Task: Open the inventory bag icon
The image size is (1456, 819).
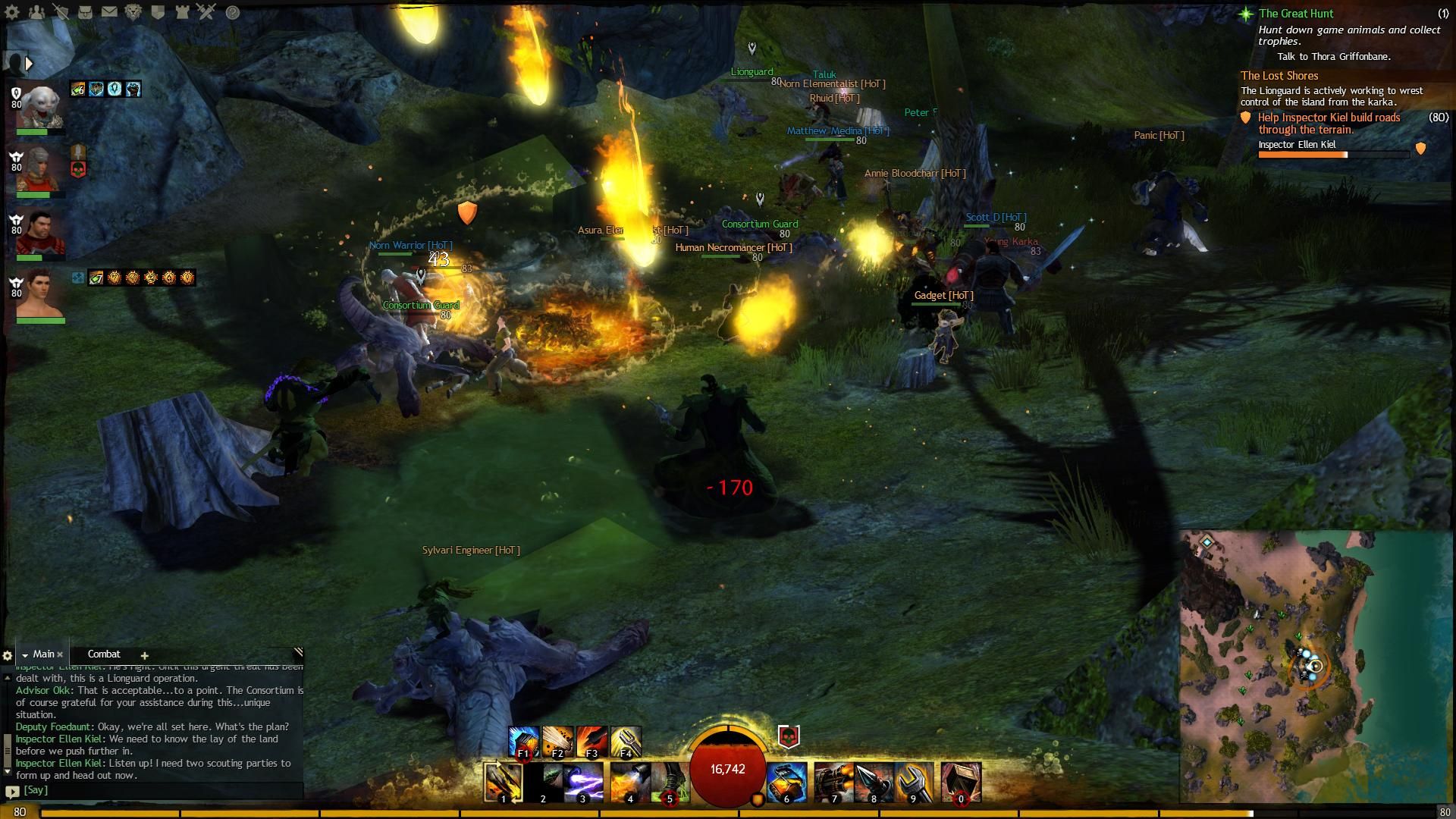Action: click(85, 12)
